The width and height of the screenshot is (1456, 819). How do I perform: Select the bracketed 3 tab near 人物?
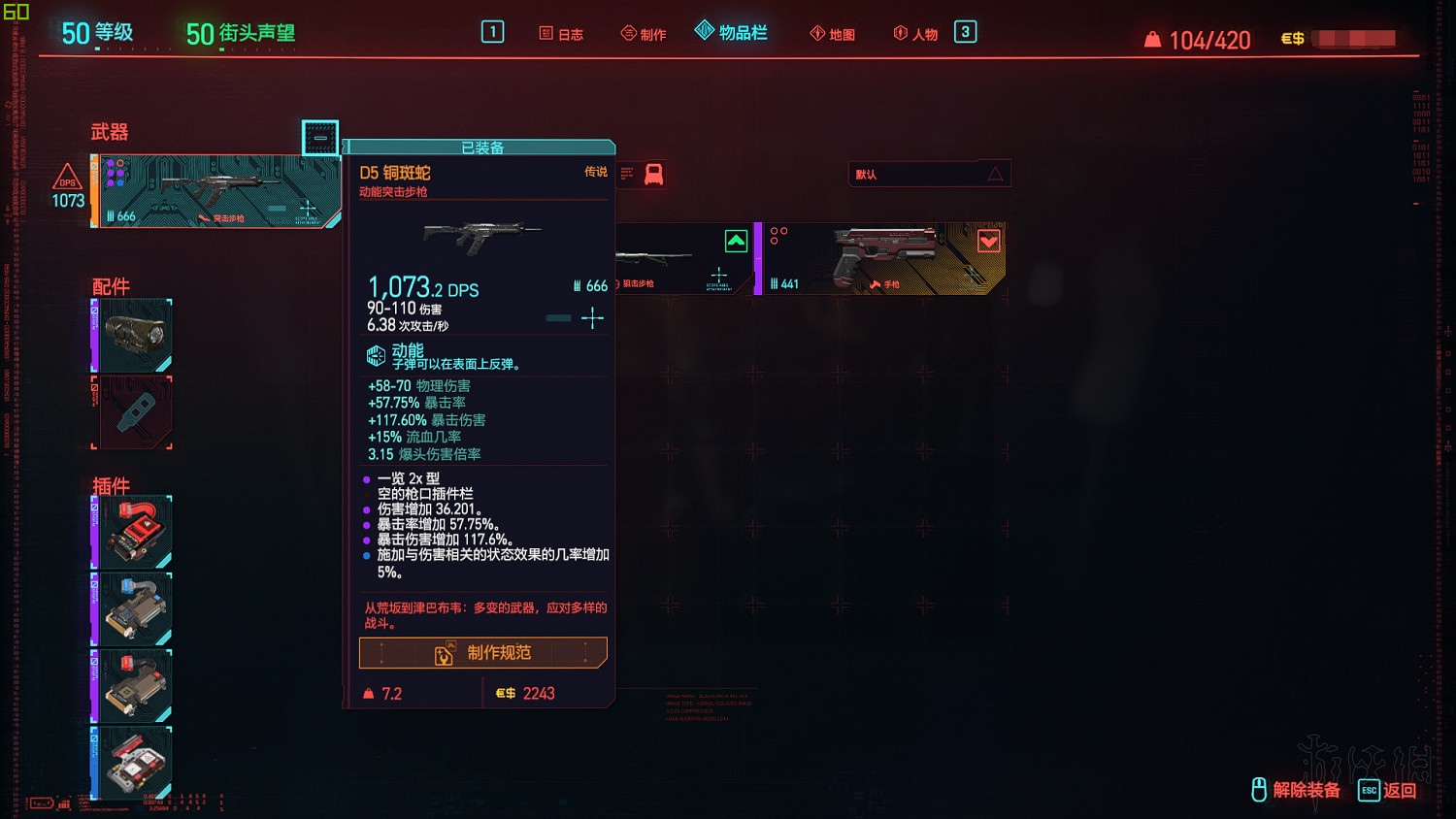click(964, 32)
